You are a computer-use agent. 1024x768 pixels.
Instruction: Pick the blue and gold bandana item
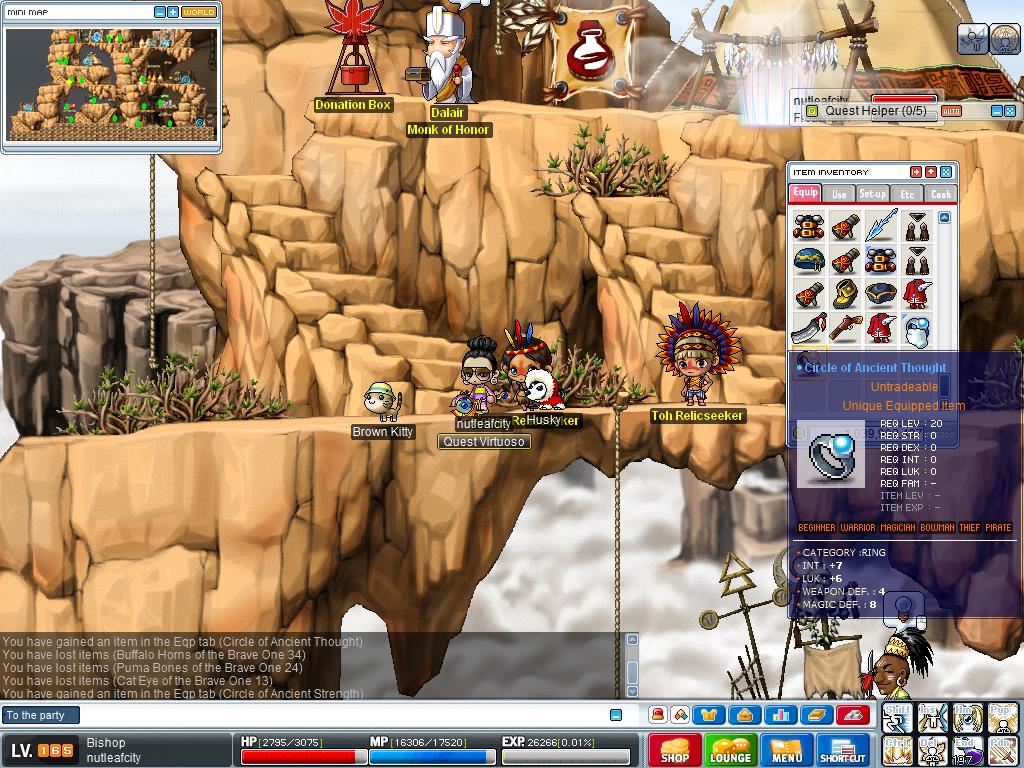pos(809,261)
